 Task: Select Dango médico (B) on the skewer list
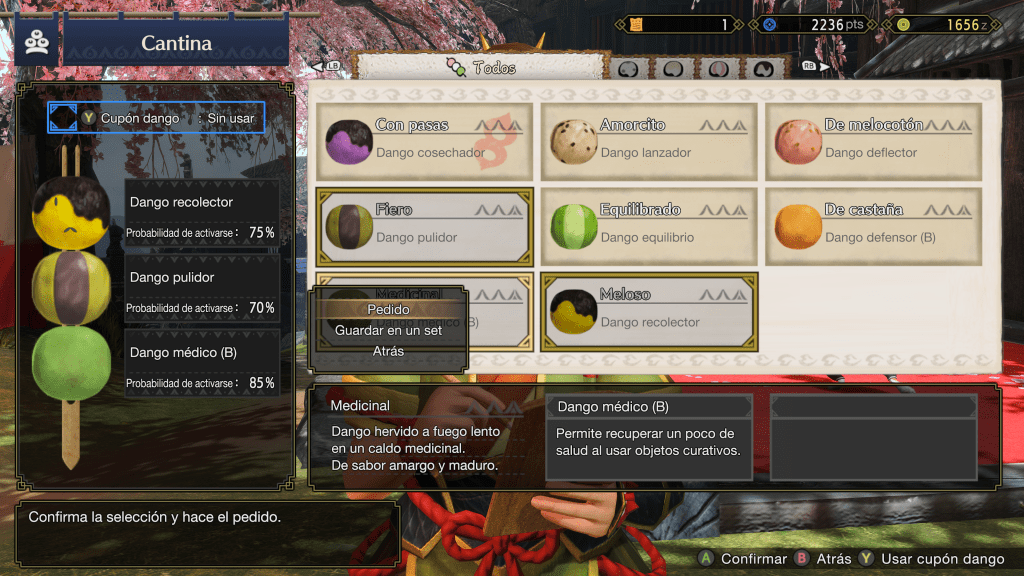click(x=200, y=365)
